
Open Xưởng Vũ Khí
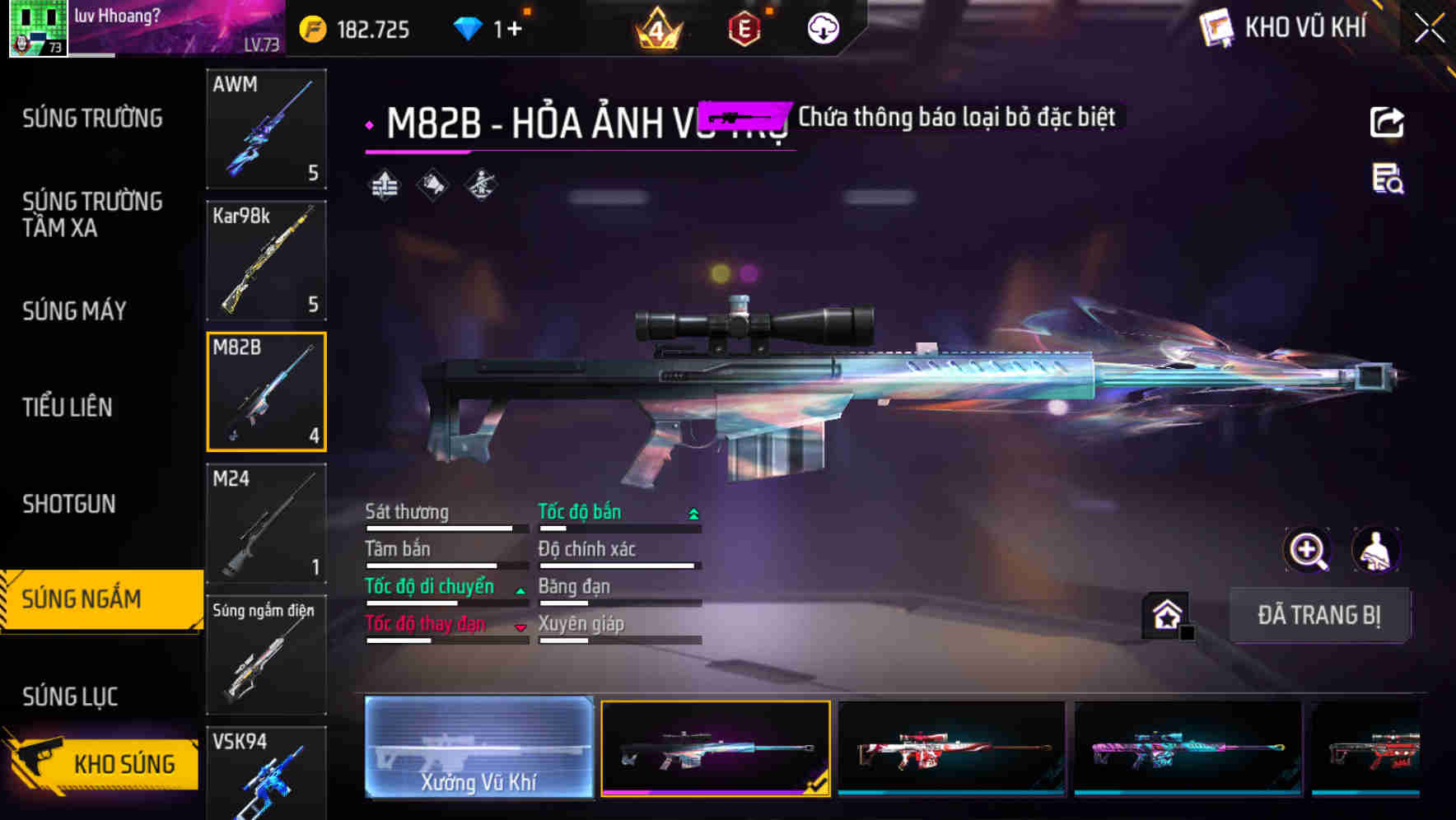[x=478, y=749]
